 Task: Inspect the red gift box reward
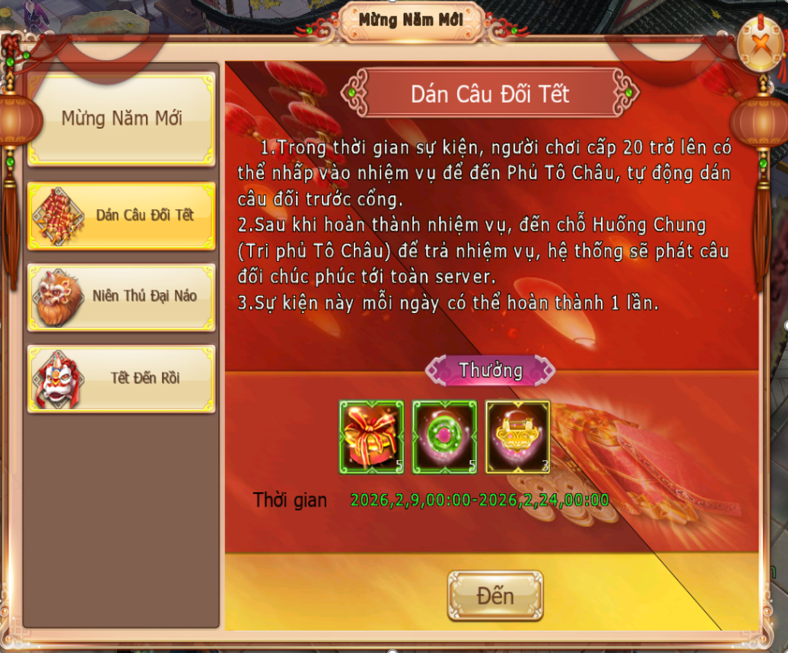point(372,436)
